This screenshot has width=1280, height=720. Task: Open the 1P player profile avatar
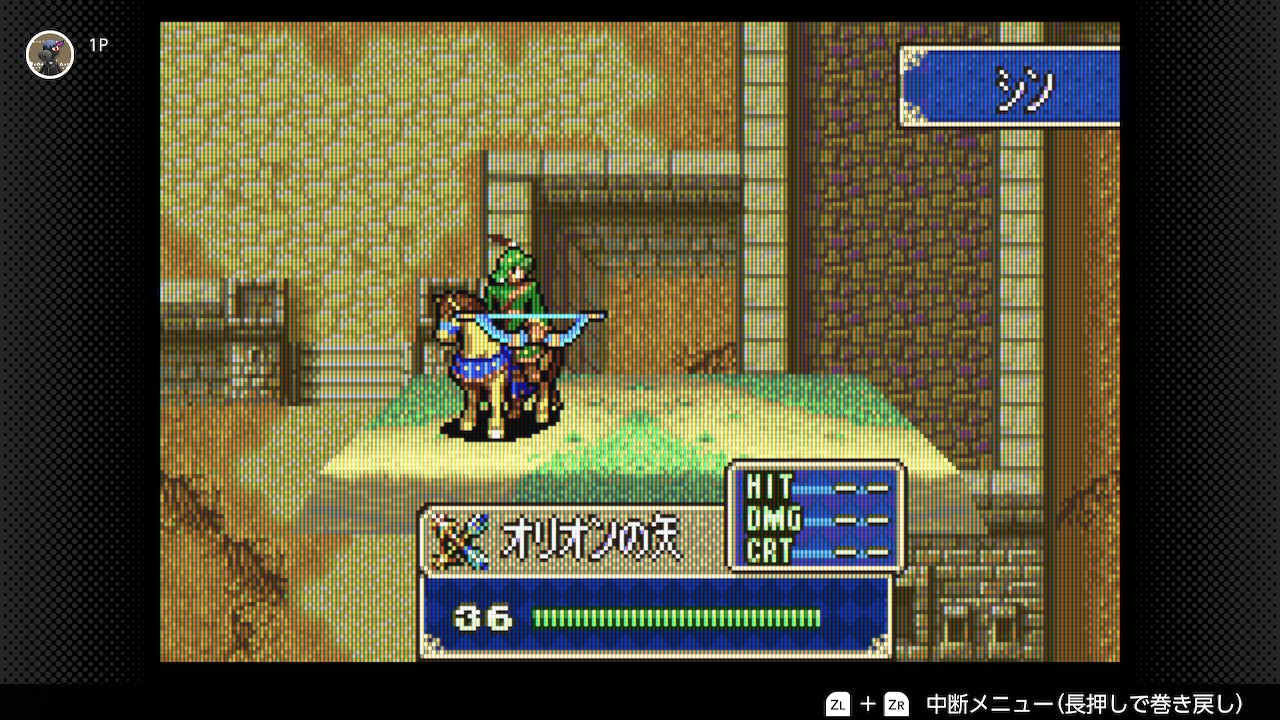click(50, 54)
